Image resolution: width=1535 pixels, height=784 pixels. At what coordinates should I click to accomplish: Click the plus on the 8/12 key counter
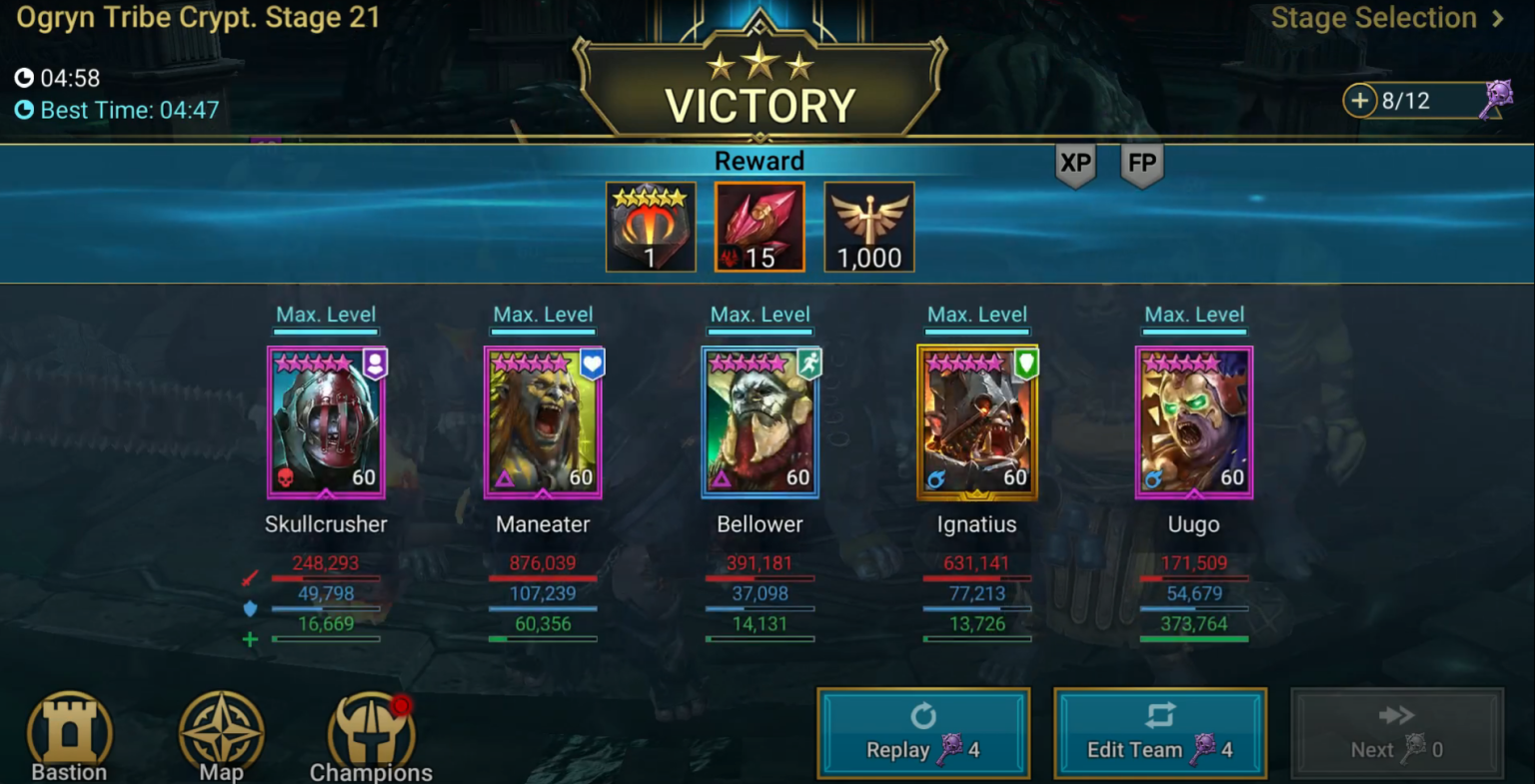coord(1360,101)
